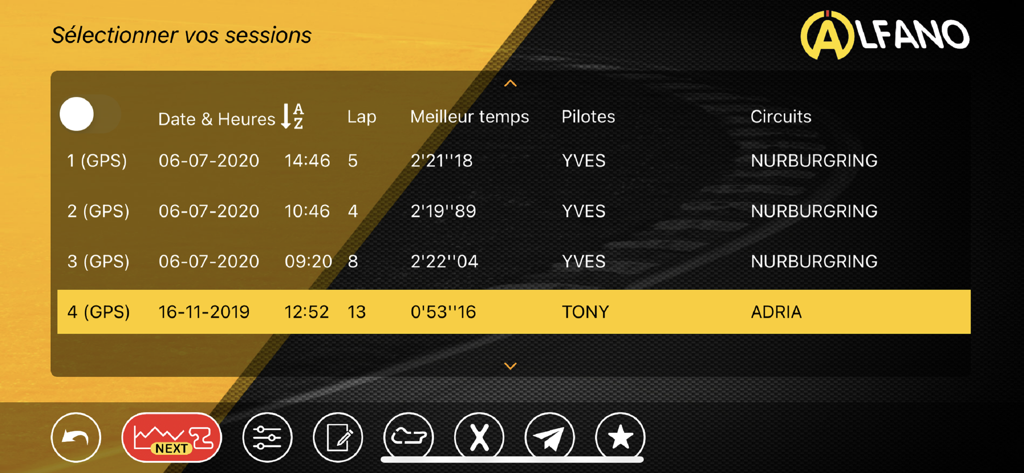Open the edit note pencil icon

(338, 437)
